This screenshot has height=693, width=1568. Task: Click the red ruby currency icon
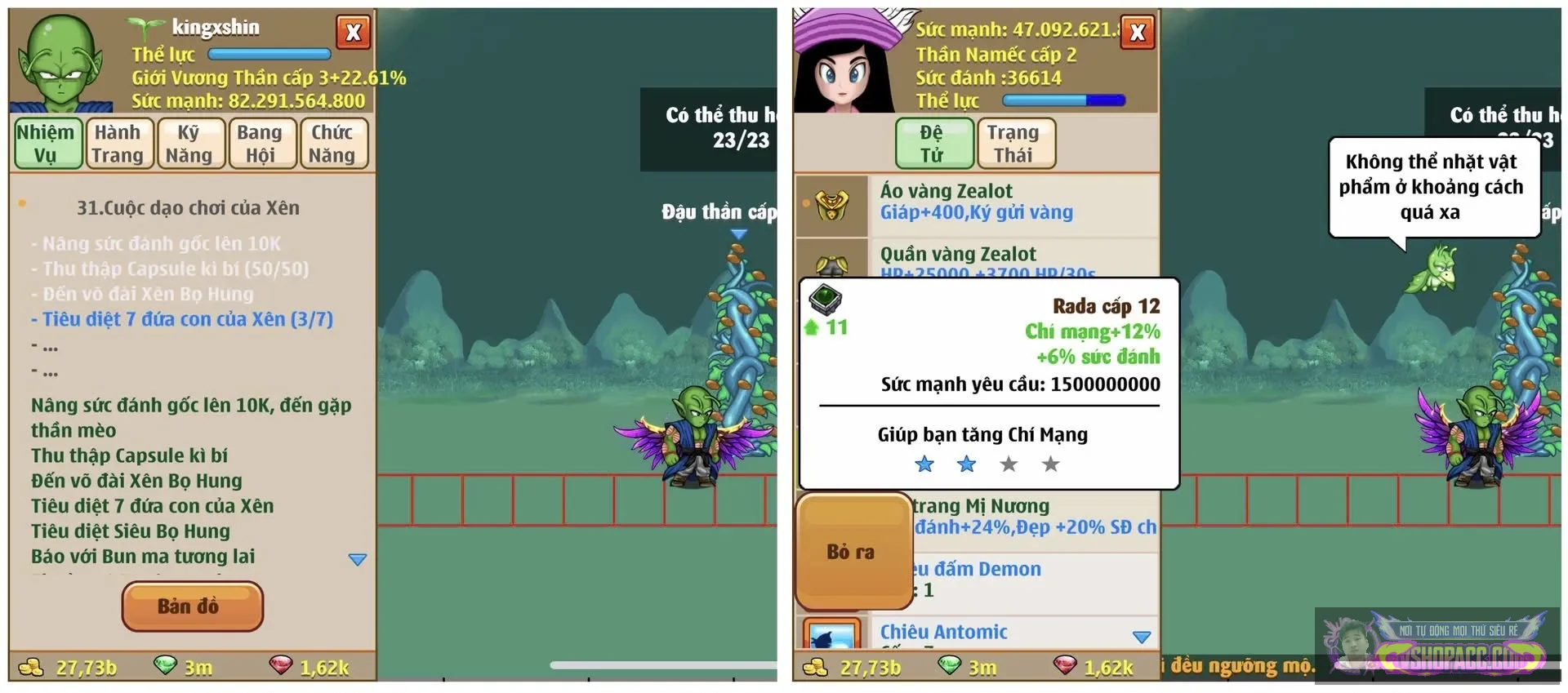click(282, 666)
